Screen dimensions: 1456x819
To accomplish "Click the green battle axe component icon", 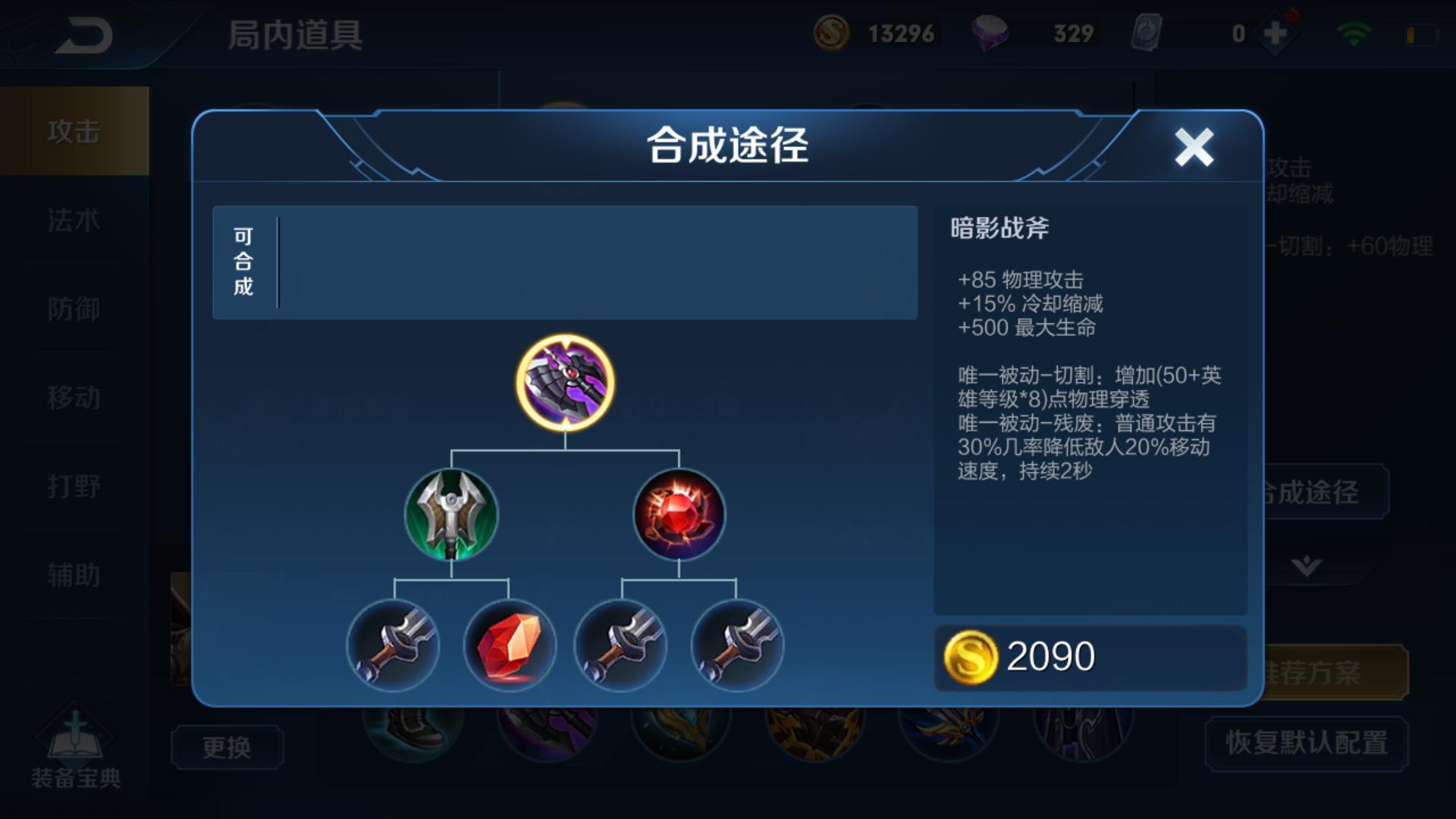I will click(x=450, y=515).
